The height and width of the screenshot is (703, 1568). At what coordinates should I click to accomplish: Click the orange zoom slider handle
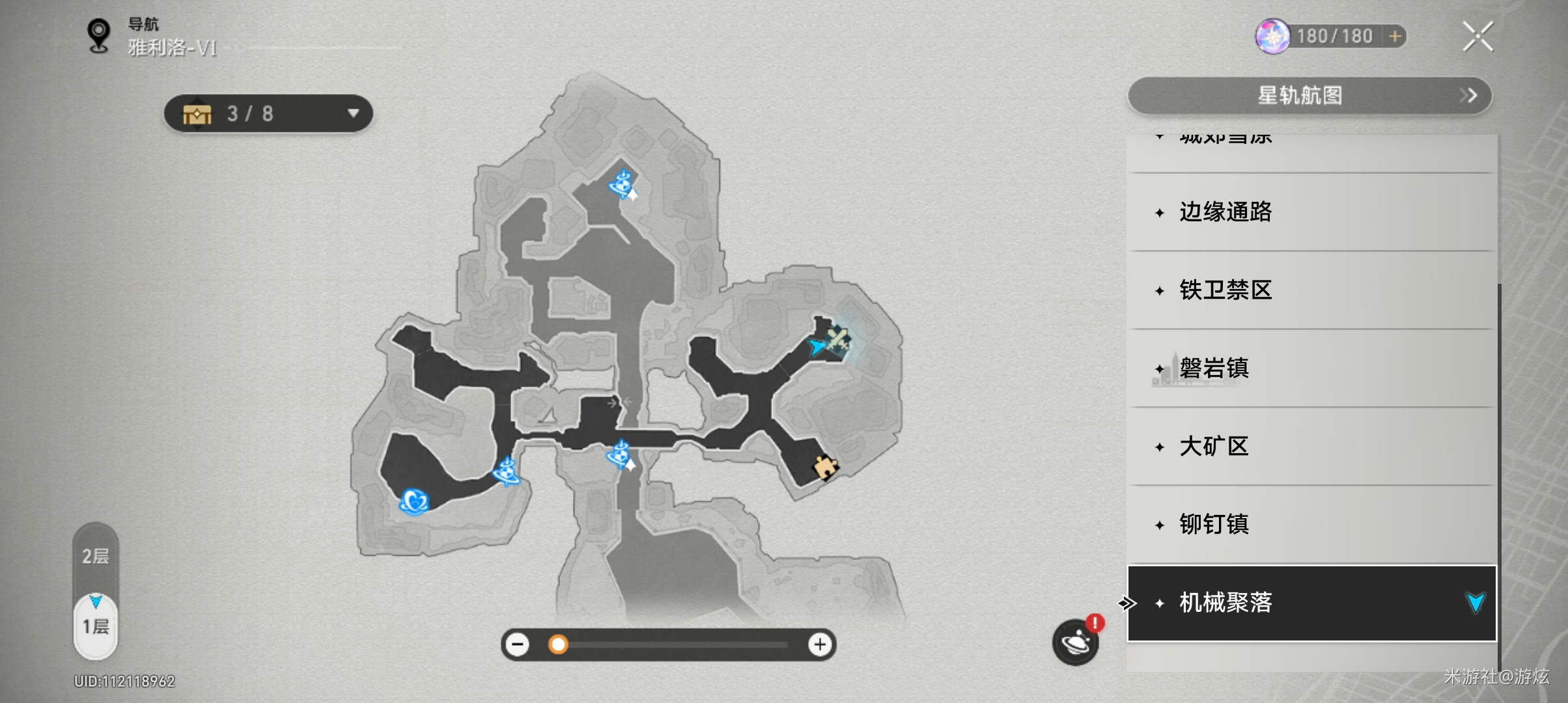(x=558, y=644)
